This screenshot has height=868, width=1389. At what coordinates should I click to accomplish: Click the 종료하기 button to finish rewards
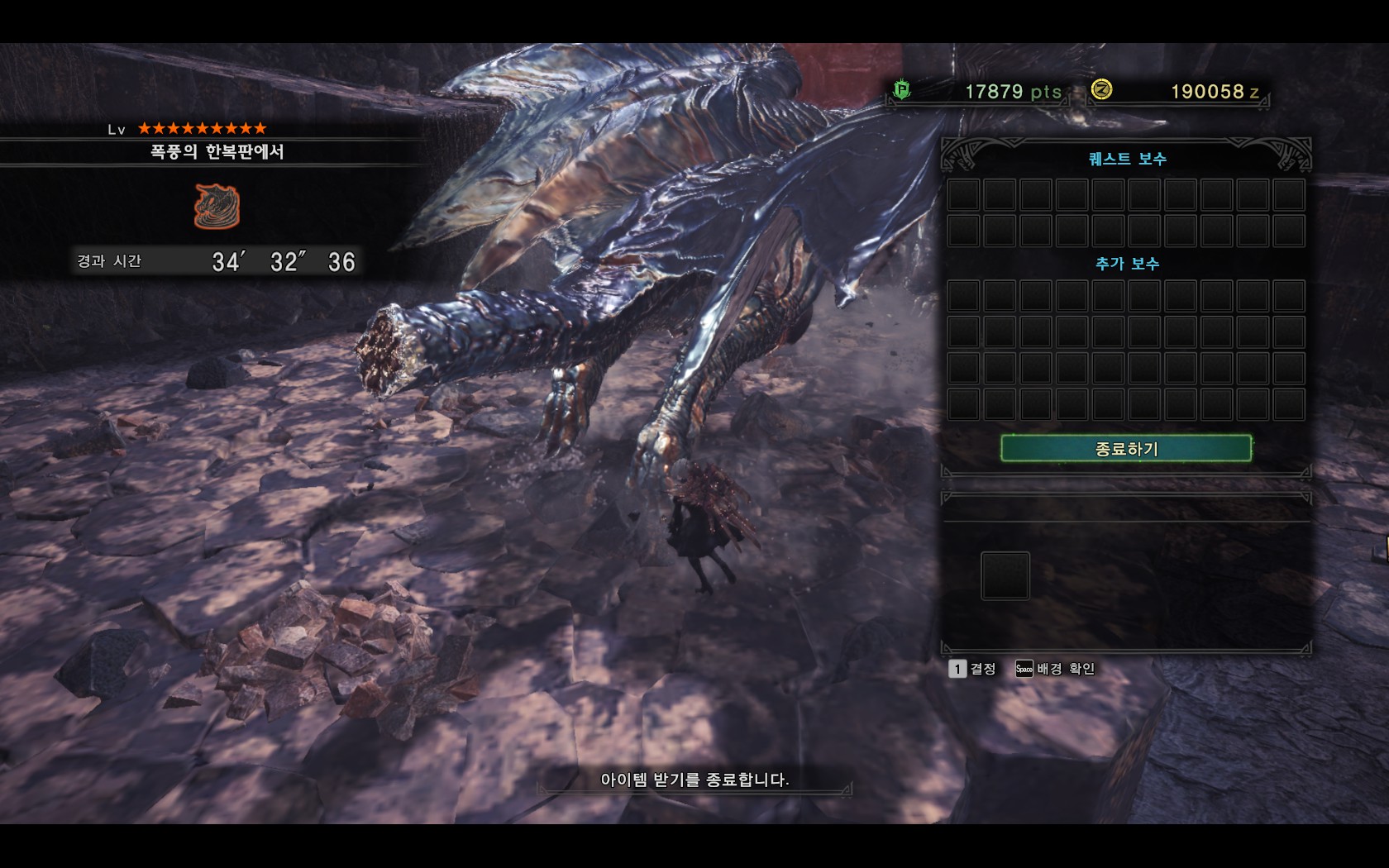[x=1125, y=449]
